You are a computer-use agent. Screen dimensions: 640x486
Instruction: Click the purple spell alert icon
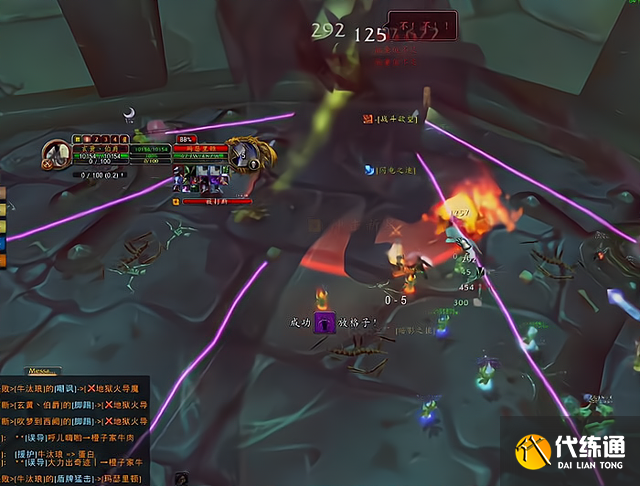(324, 323)
